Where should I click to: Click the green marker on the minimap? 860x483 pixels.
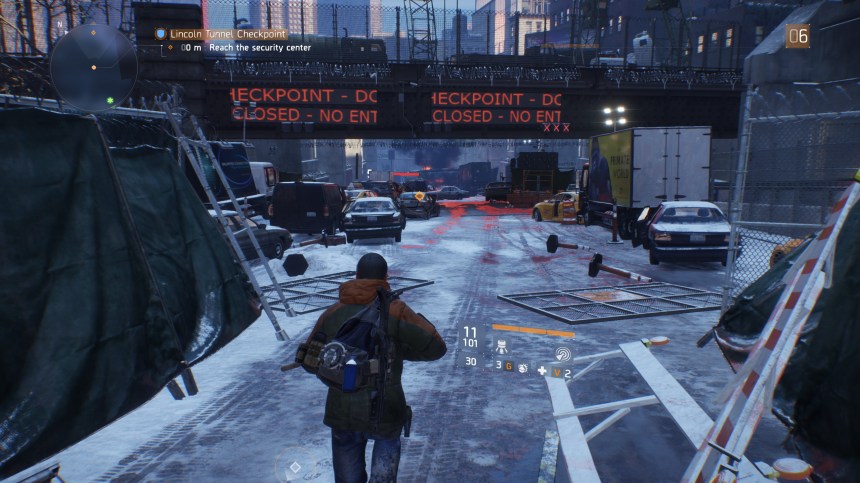click(x=110, y=101)
